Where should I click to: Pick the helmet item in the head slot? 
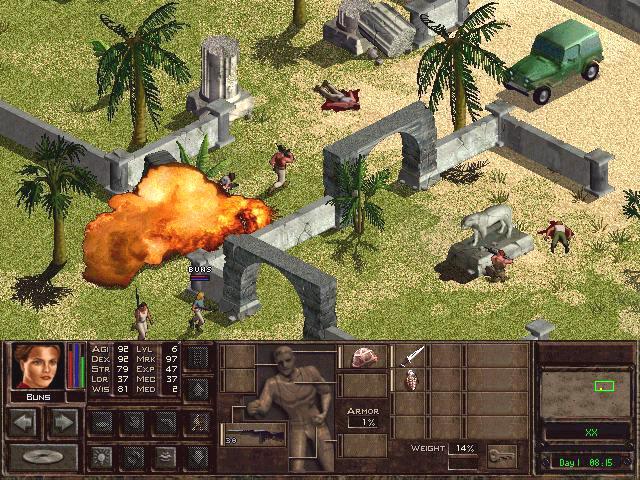(x=364, y=357)
